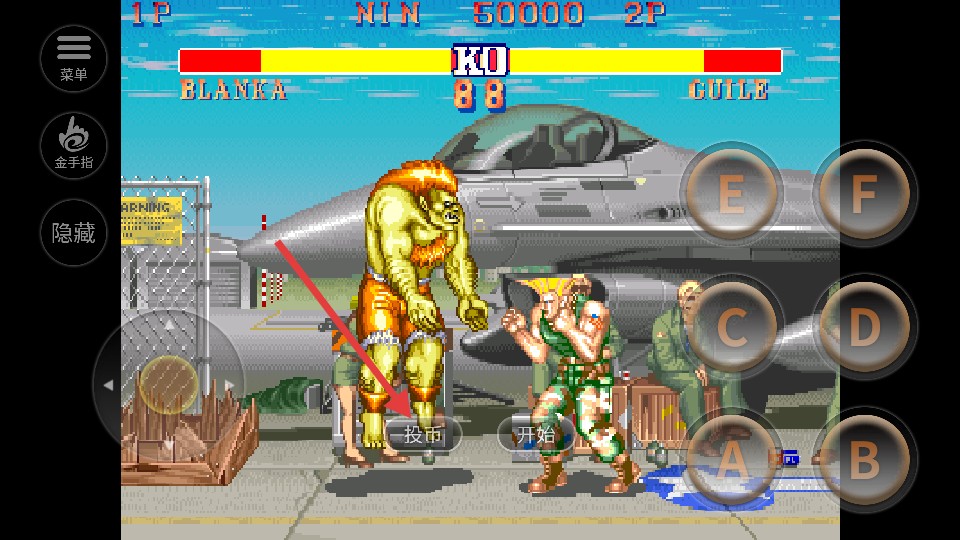This screenshot has width=960, height=540.
Task: Open the 菜单 emulator menu
Action: click(x=74, y=58)
